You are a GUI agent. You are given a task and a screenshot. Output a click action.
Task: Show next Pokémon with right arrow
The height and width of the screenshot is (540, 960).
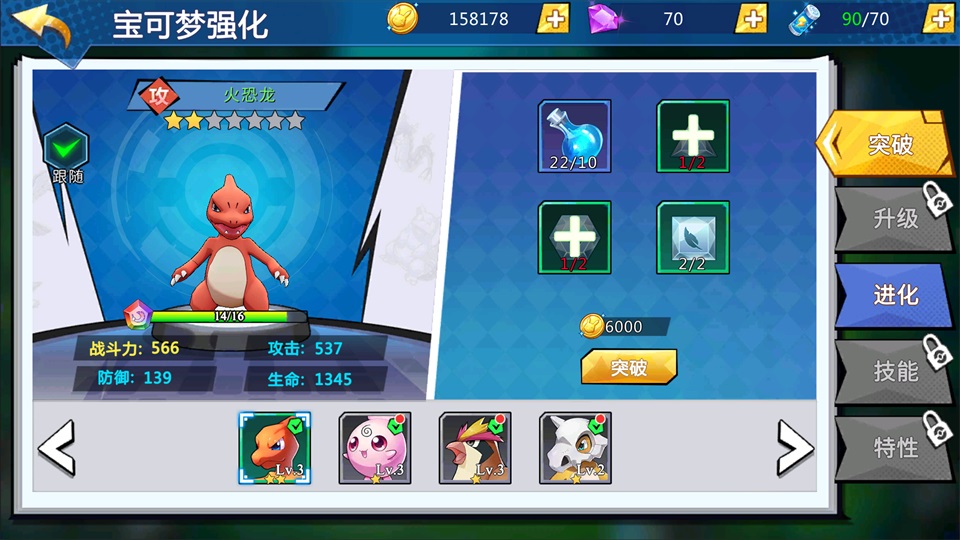[x=794, y=447]
